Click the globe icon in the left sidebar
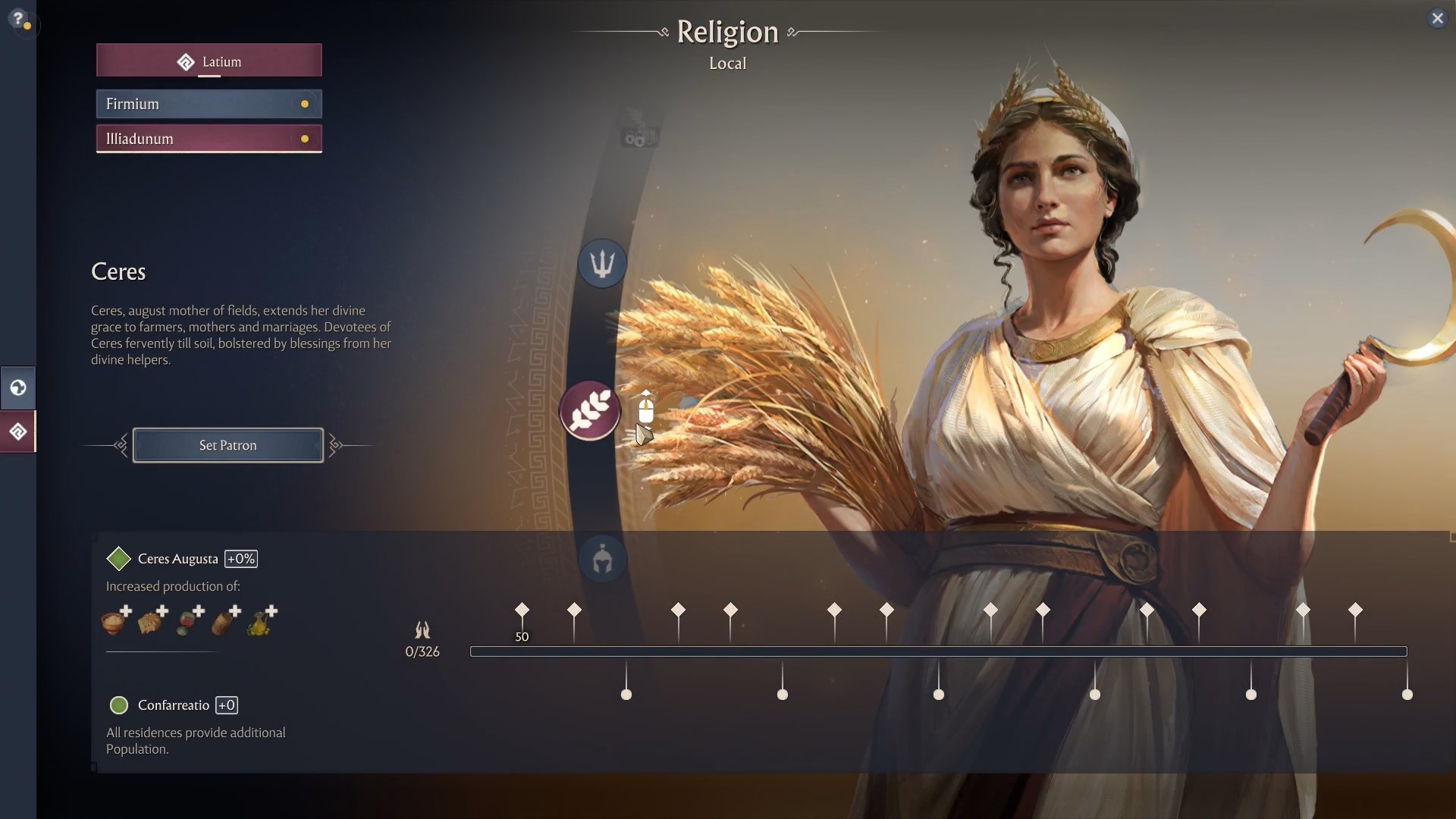 pyautogui.click(x=17, y=388)
